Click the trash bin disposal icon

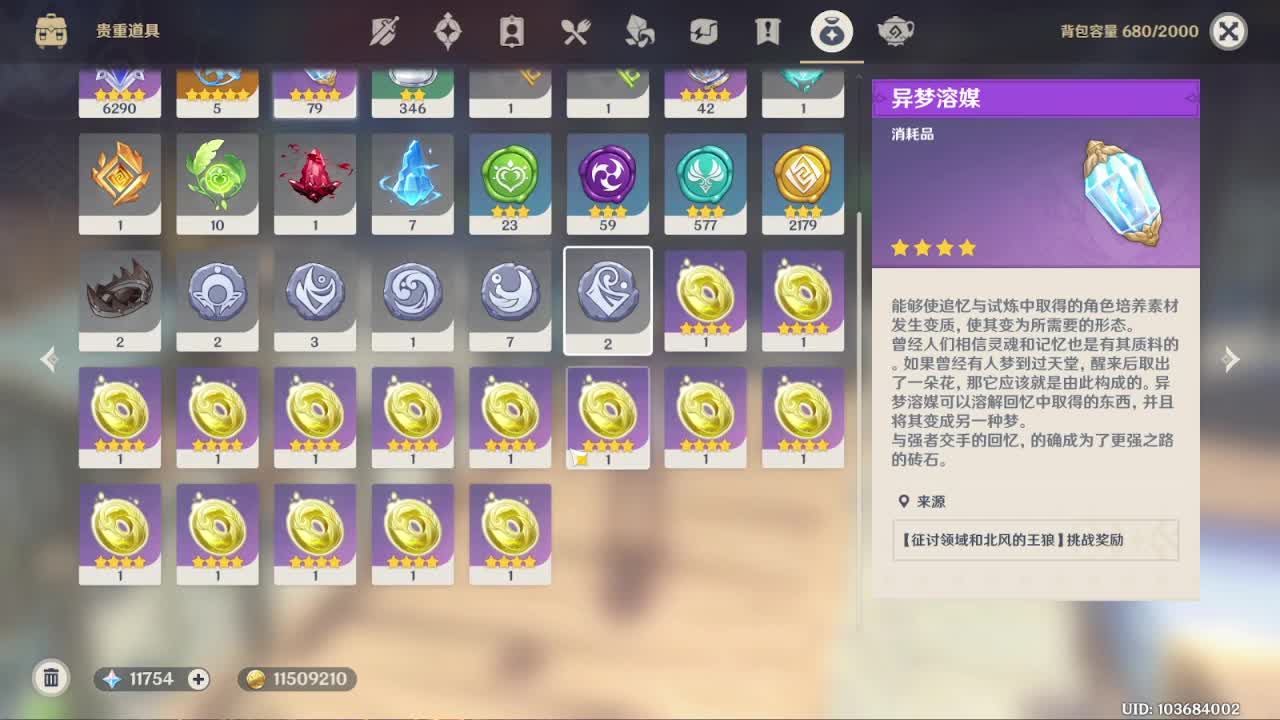click(x=51, y=679)
